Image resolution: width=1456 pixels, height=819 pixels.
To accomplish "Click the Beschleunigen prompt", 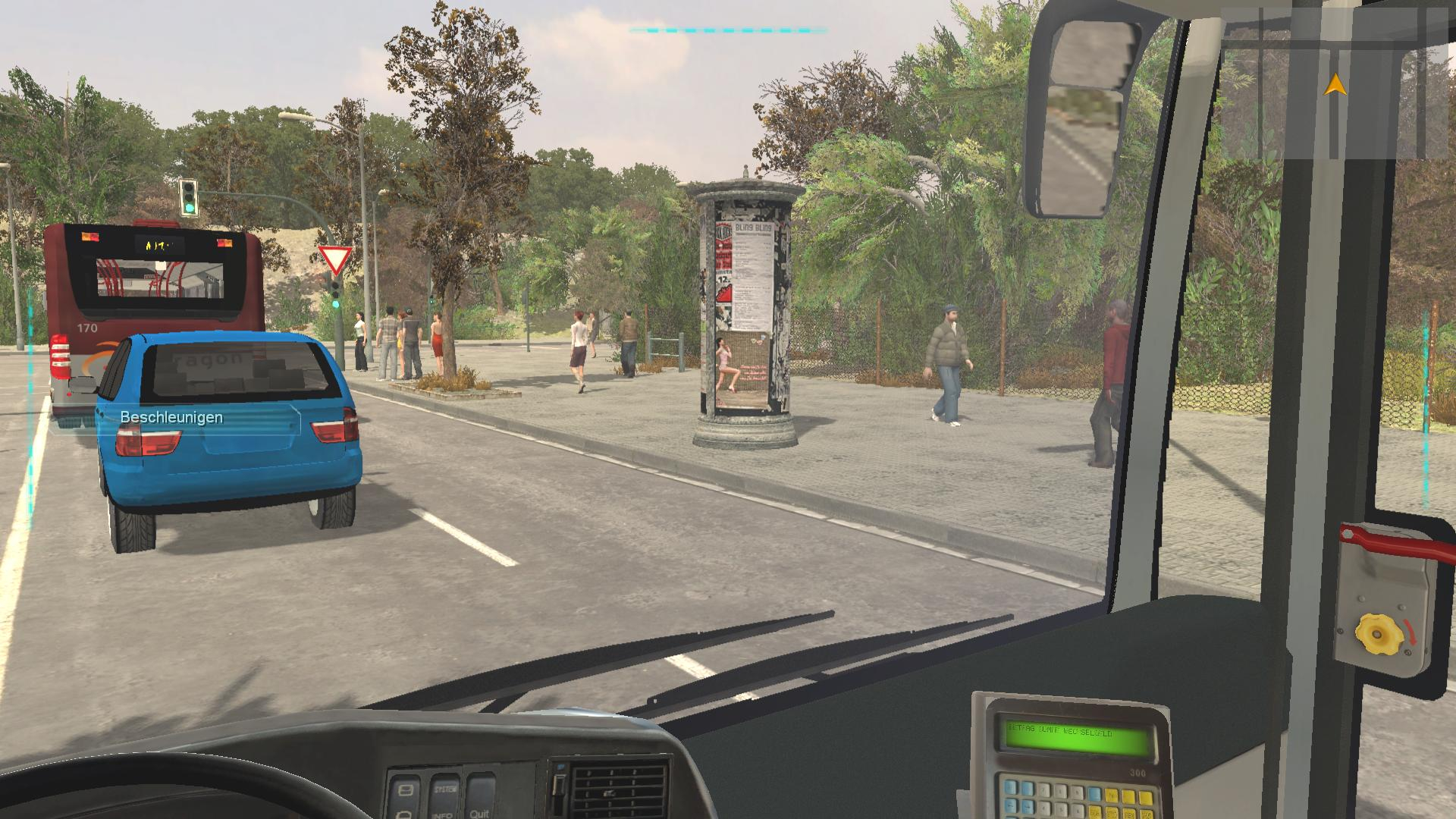I will tap(171, 418).
